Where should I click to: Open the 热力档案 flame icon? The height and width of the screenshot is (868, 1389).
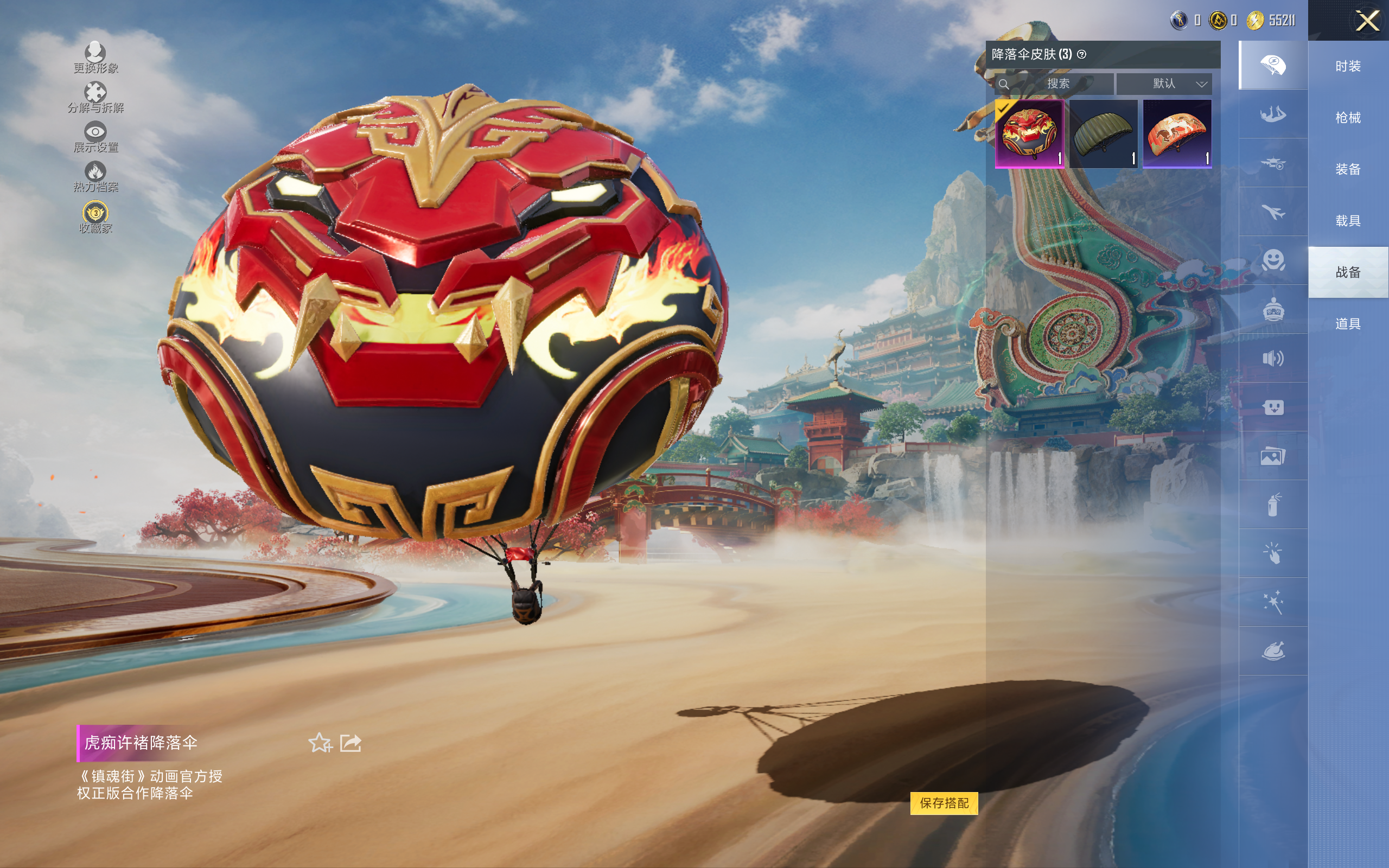coord(95,176)
